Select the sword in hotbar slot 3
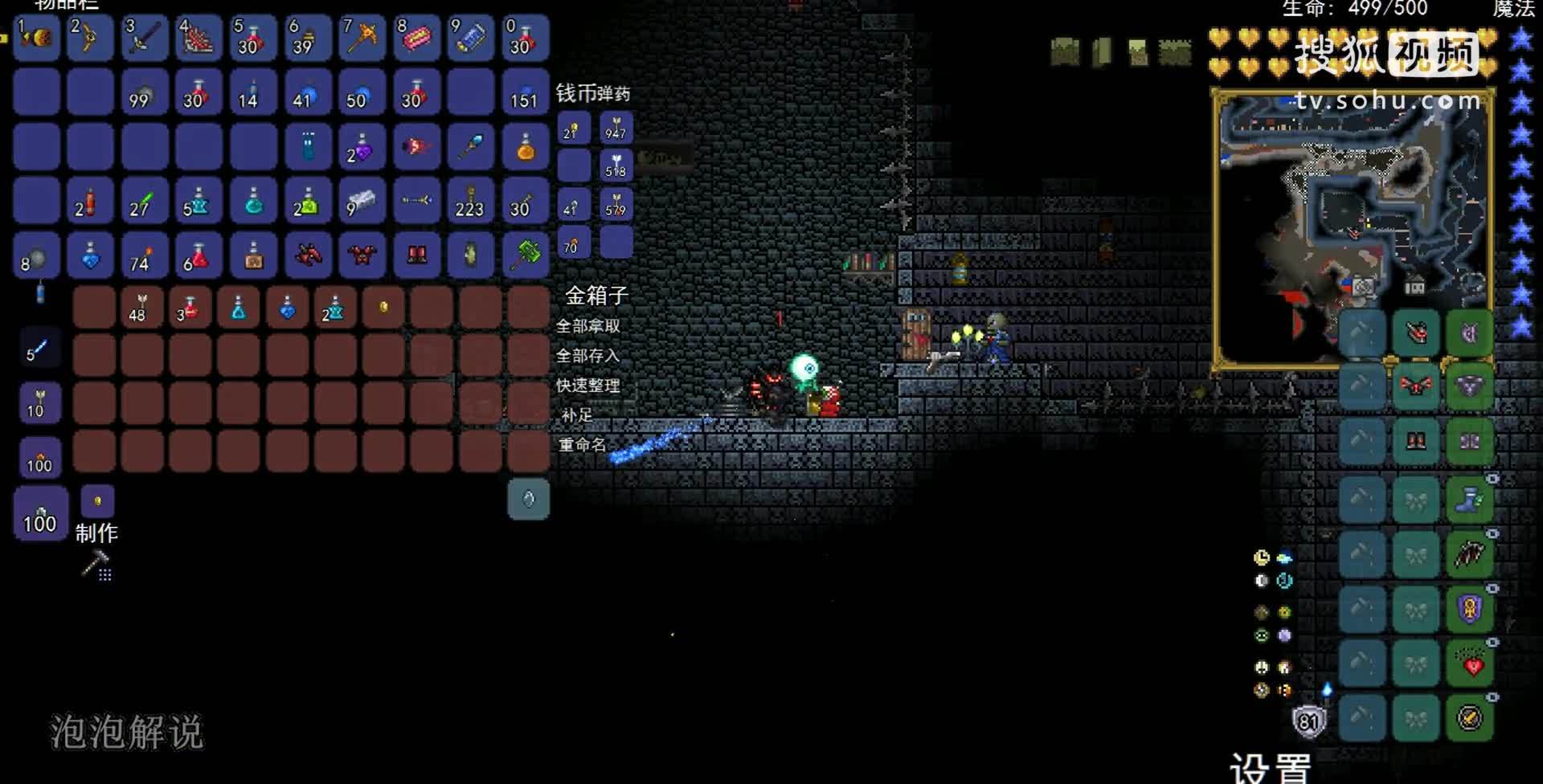The image size is (1543, 784). pyautogui.click(x=144, y=38)
